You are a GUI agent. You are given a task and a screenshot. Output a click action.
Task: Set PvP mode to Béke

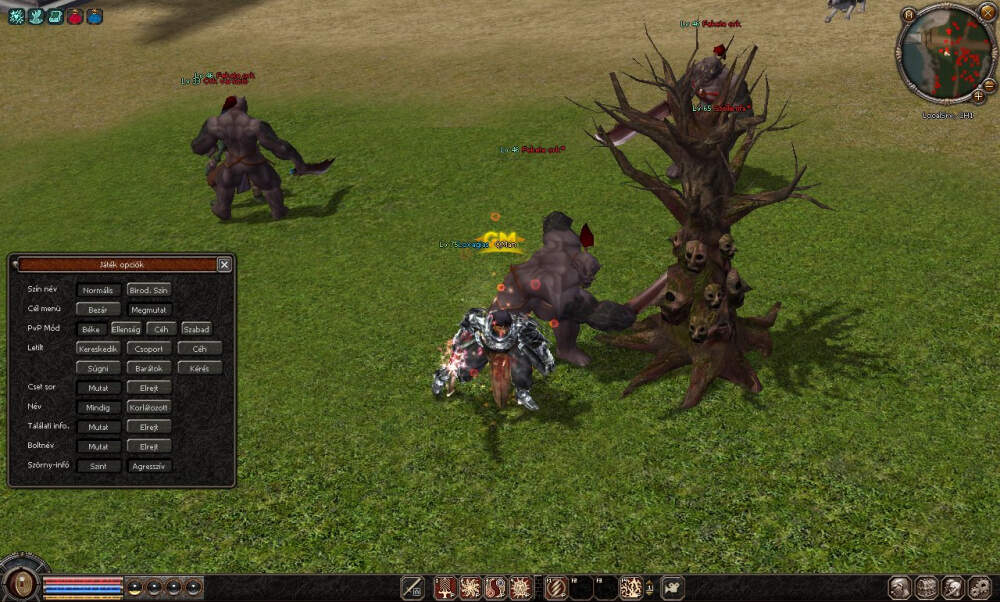point(92,329)
